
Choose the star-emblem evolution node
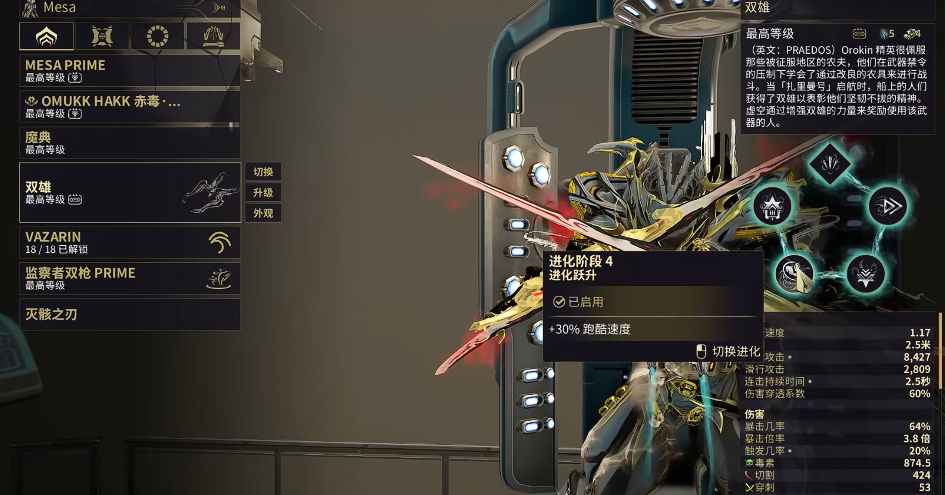click(x=772, y=207)
